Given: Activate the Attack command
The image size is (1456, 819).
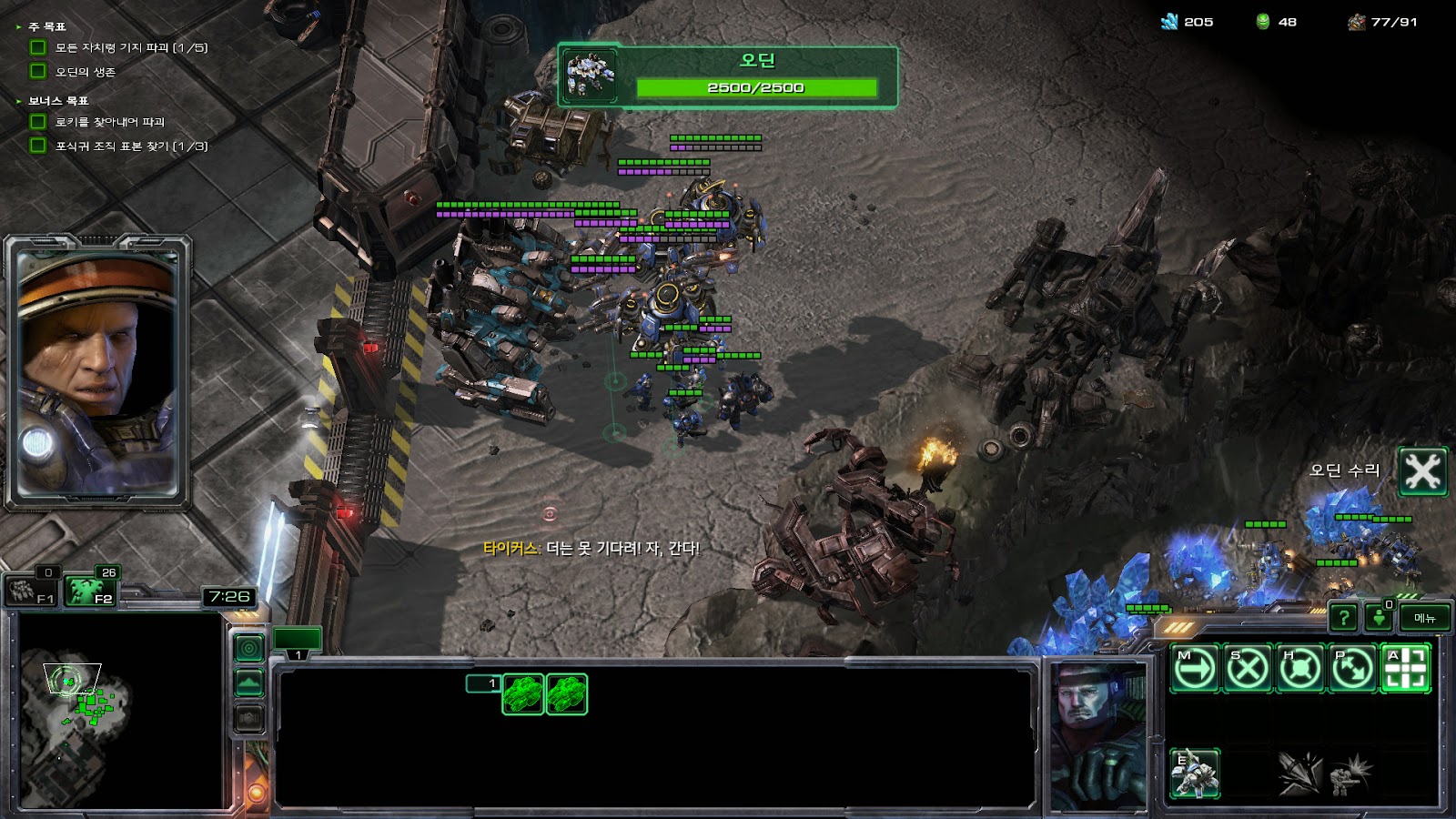Looking at the screenshot, I should tap(1405, 669).
